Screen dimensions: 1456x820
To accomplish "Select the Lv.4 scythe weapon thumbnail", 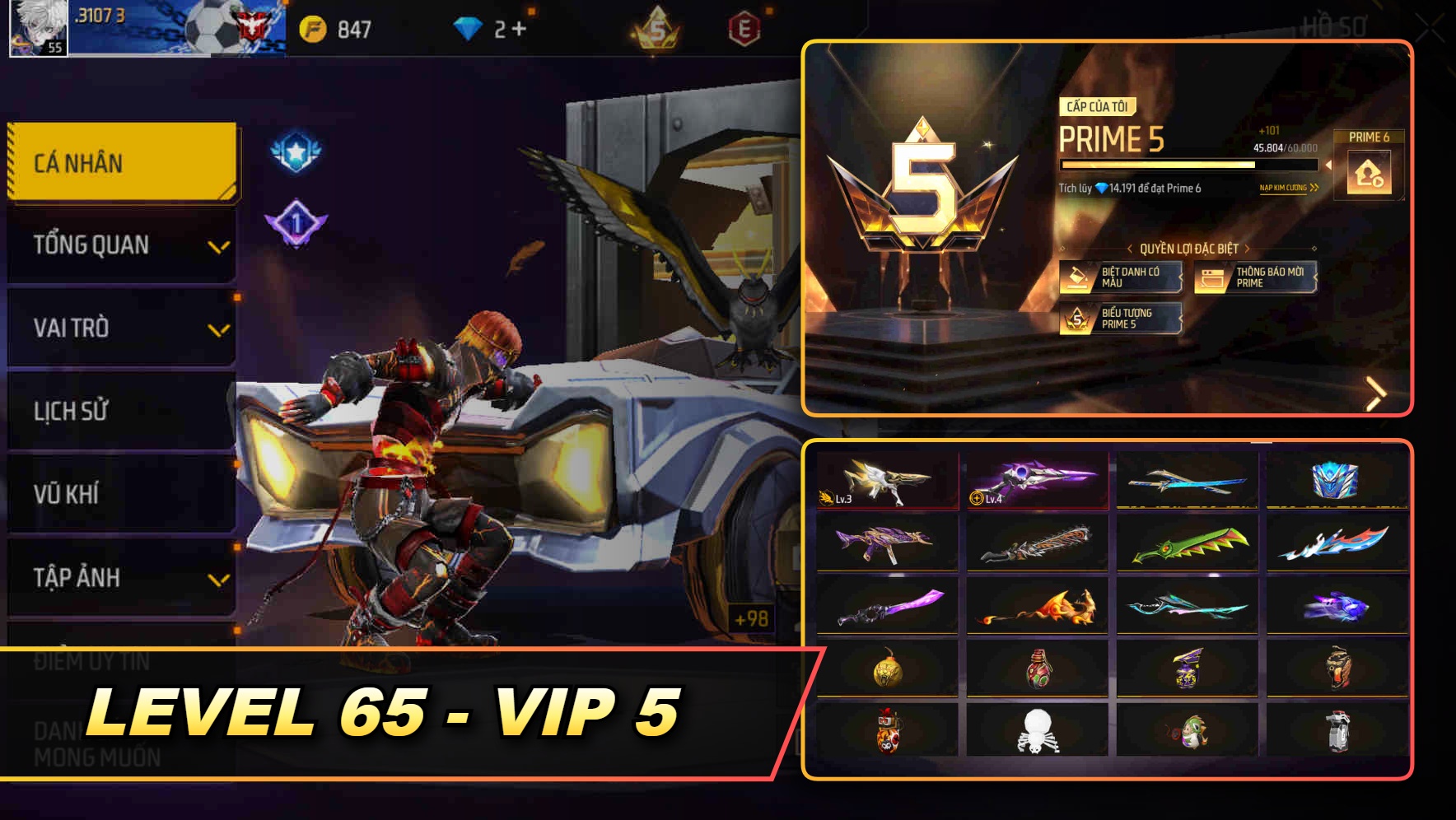I will [x=1036, y=482].
